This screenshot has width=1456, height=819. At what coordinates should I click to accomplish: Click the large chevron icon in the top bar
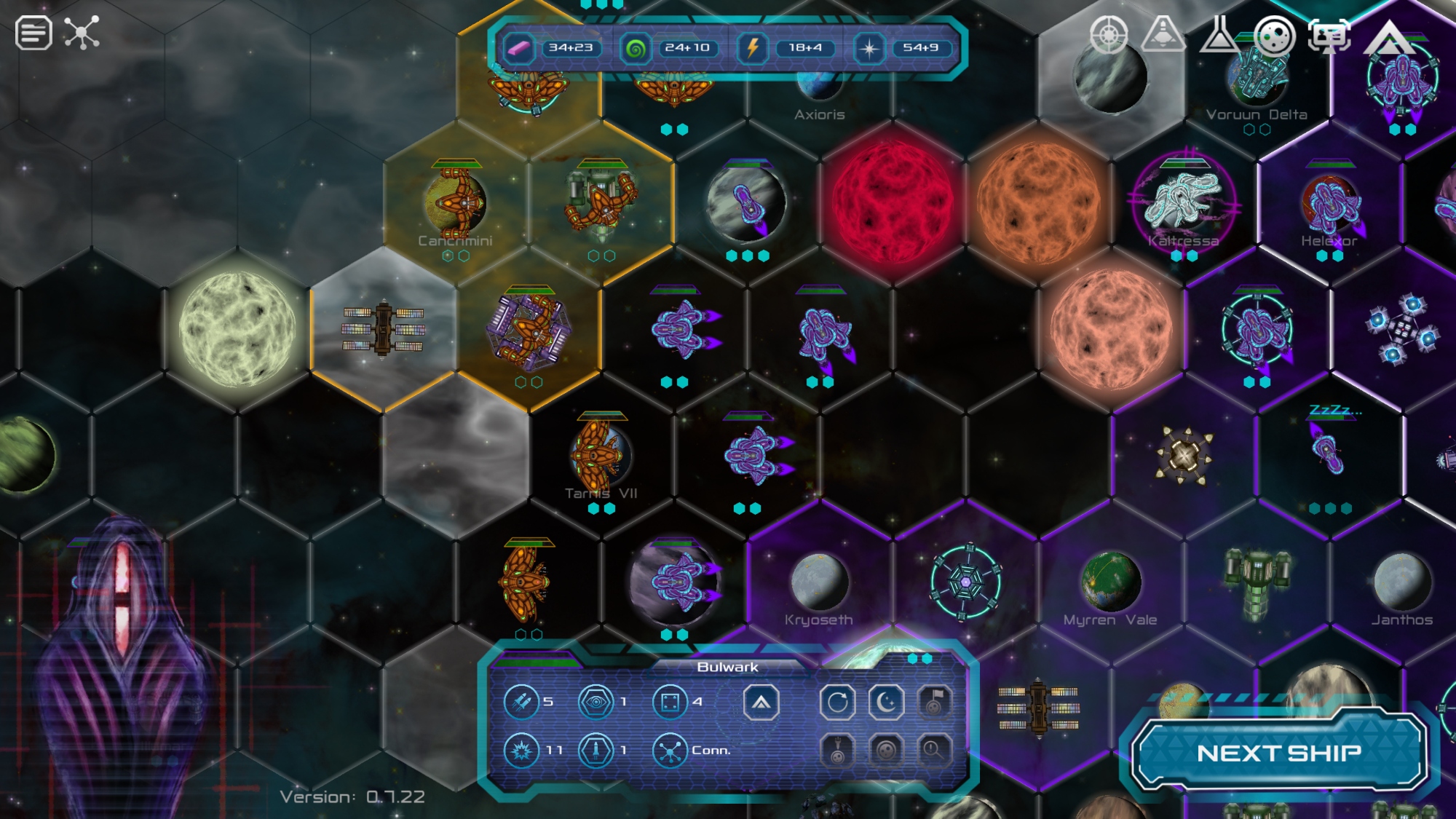point(1389,36)
